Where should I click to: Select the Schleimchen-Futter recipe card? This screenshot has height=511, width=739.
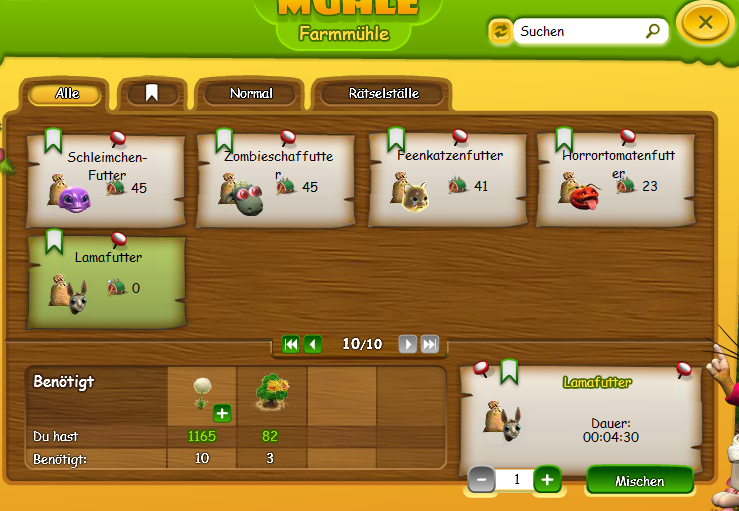(106, 180)
